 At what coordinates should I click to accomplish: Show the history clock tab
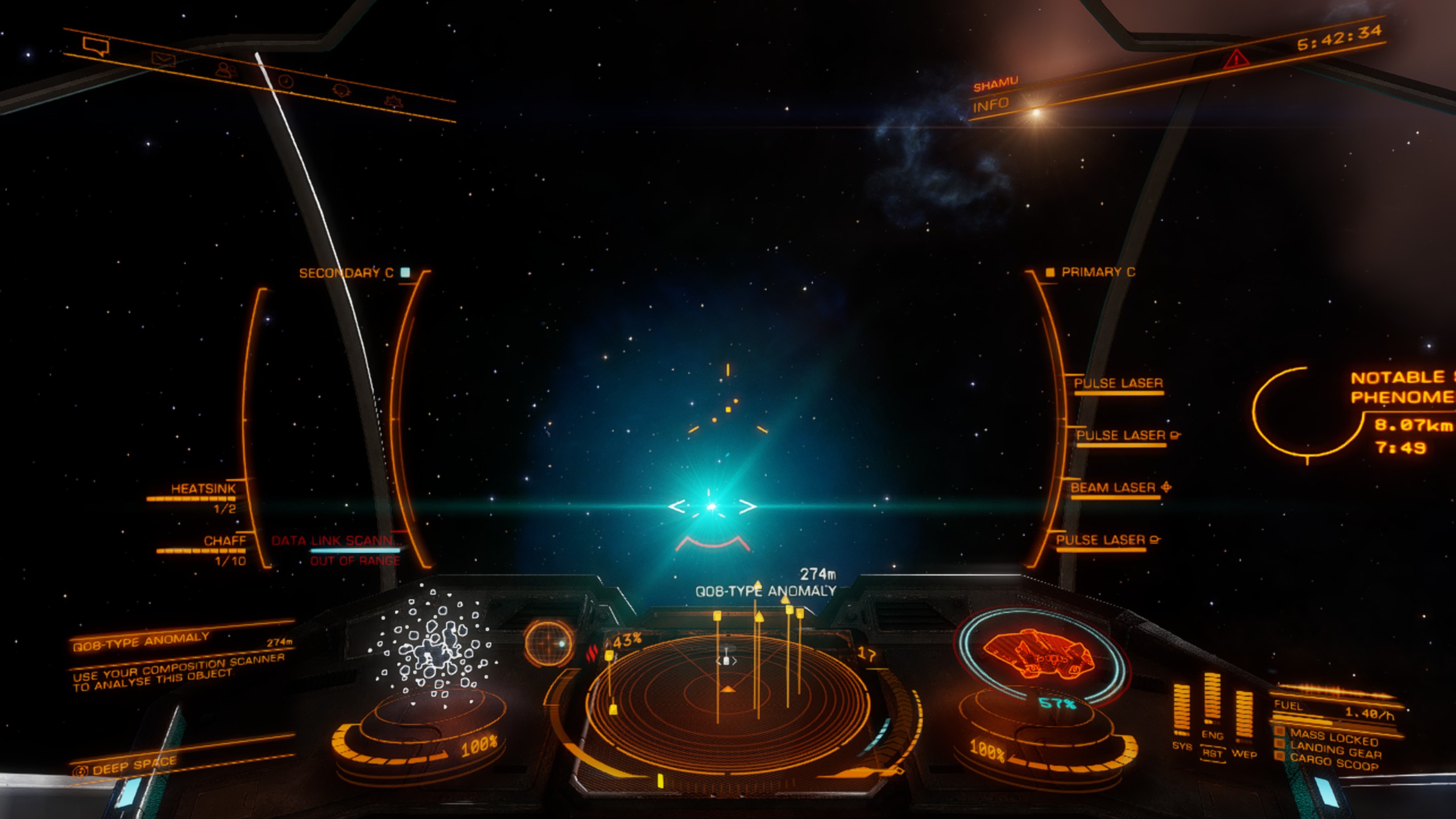point(286,81)
